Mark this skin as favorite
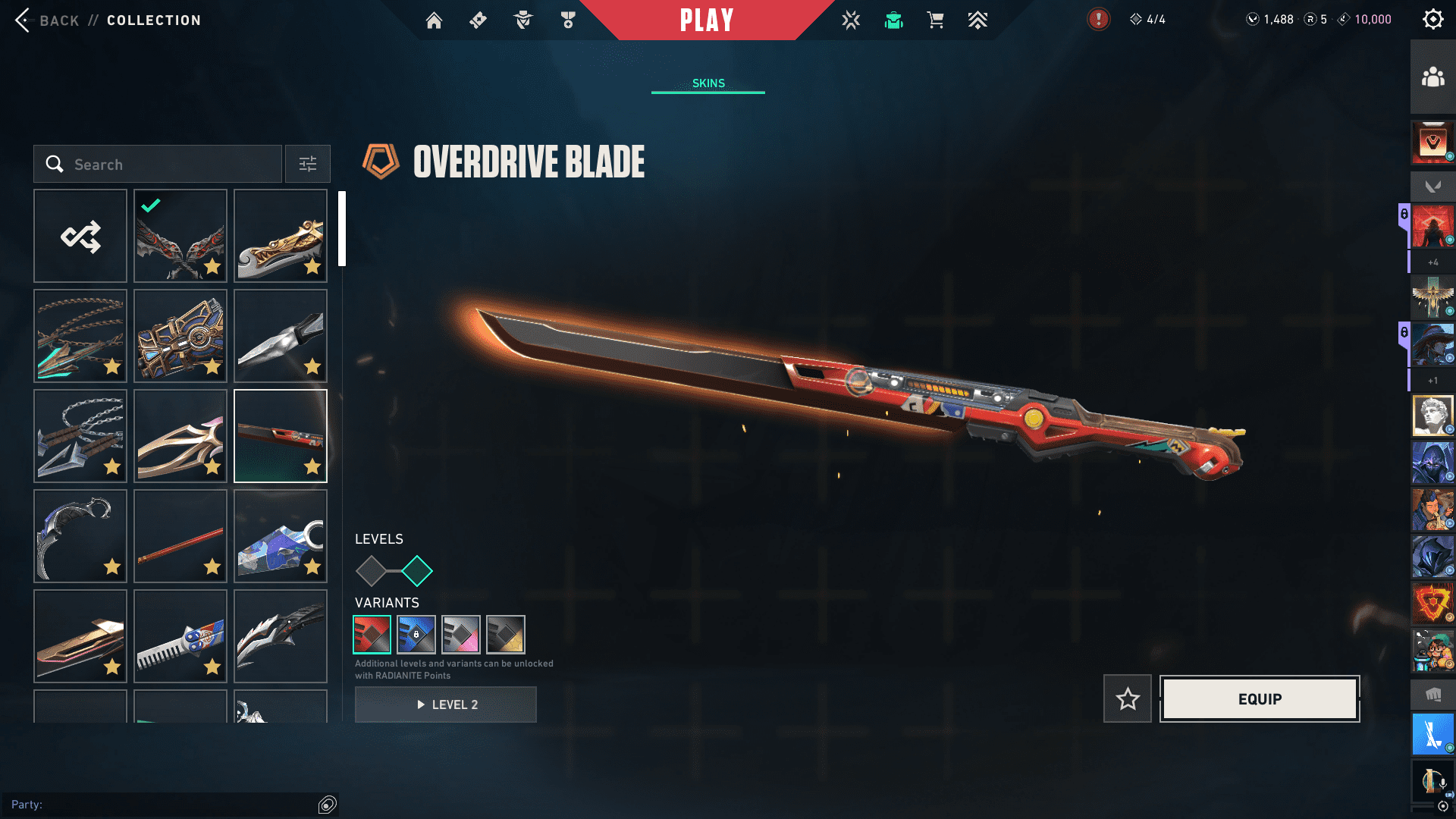1456x819 pixels. [1128, 699]
